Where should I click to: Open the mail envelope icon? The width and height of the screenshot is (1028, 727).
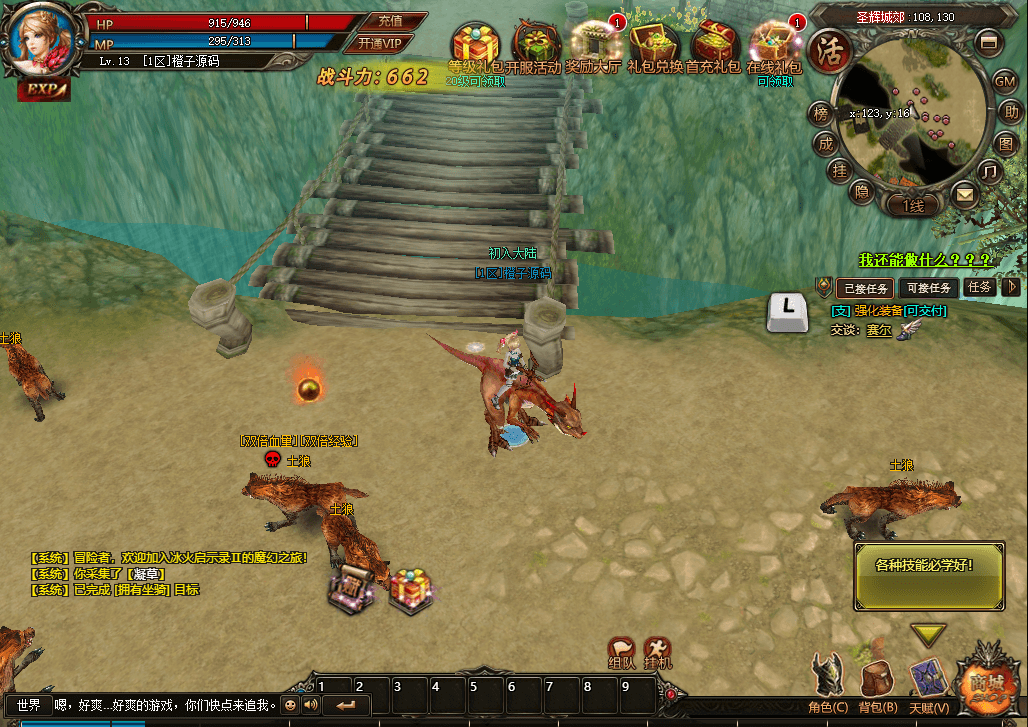click(964, 194)
